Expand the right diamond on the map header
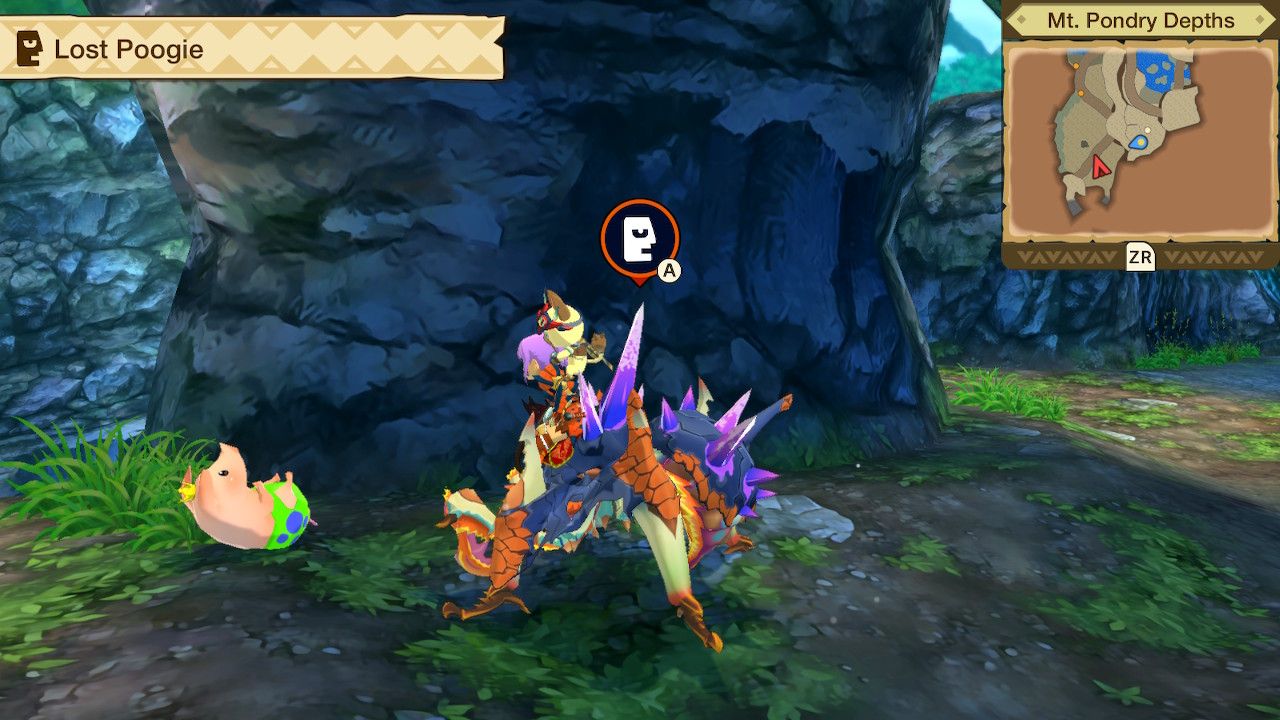The height and width of the screenshot is (720, 1280). (1258, 18)
